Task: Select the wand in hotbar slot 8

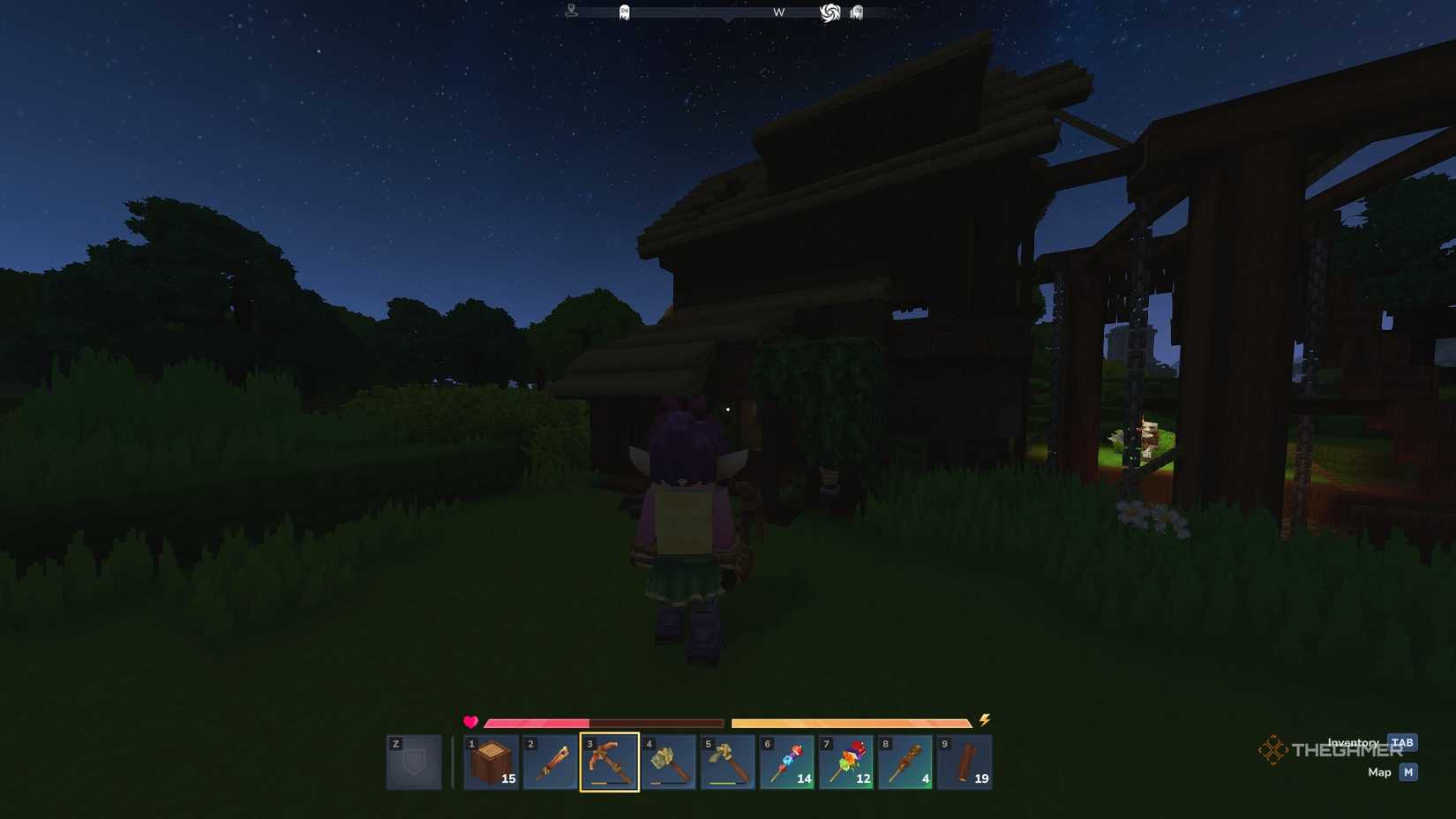Action: click(x=905, y=762)
